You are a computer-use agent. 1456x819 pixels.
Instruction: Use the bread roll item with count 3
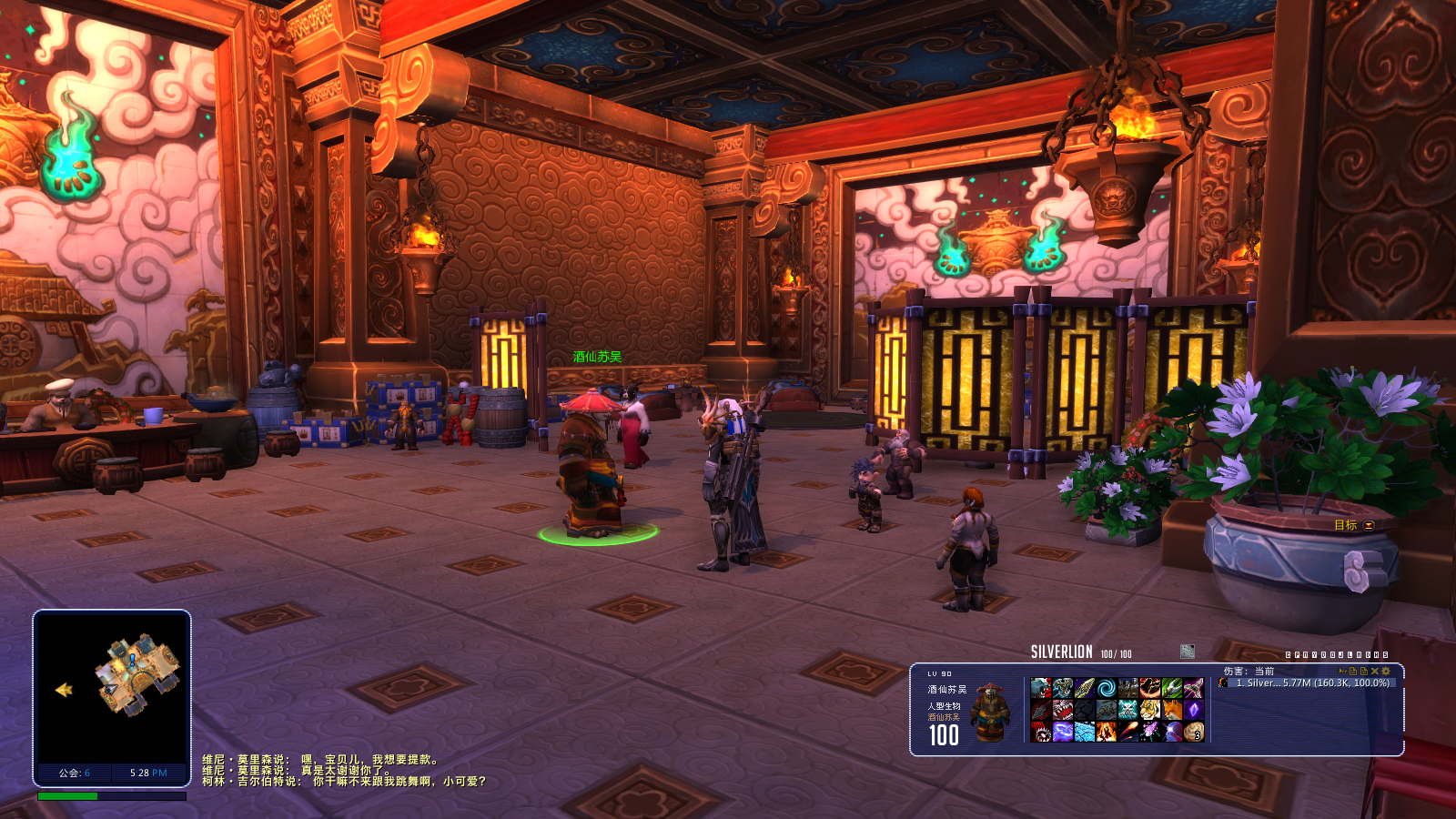[x=1194, y=732]
